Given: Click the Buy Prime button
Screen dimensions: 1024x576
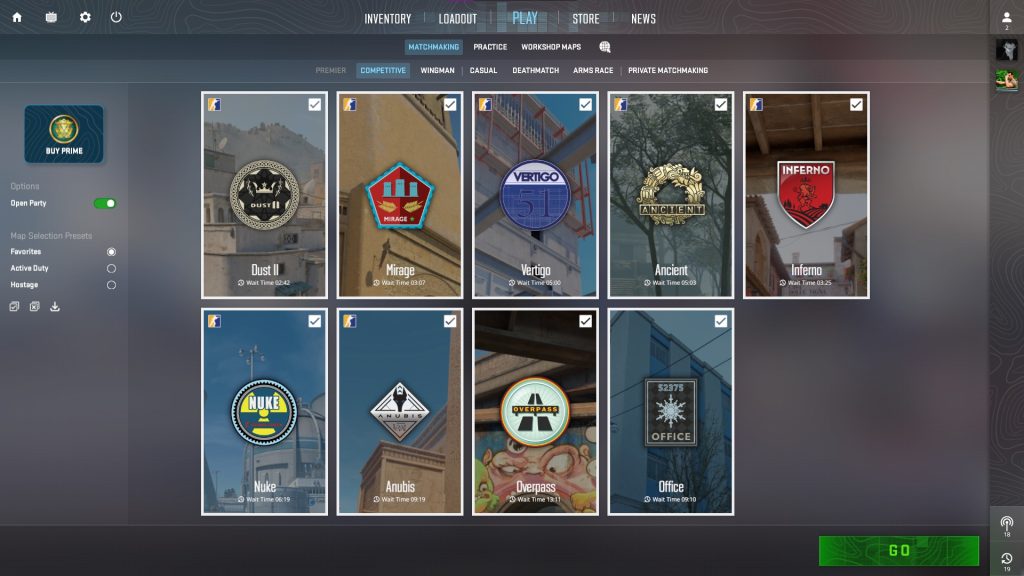Looking at the screenshot, I should [64, 134].
